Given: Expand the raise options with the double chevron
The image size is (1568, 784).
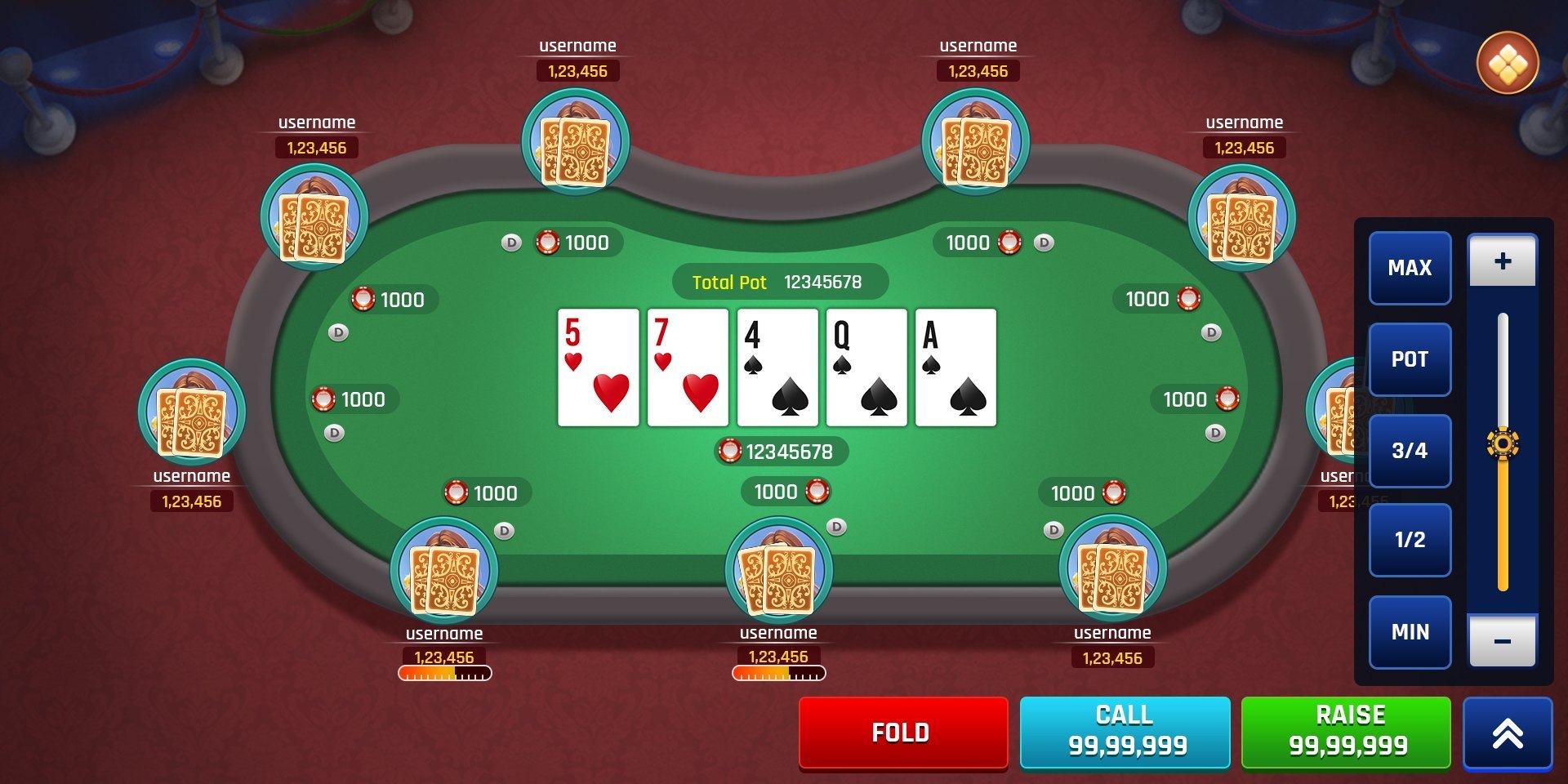Looking at the screenshot, I should click(x=1507, y=733).
